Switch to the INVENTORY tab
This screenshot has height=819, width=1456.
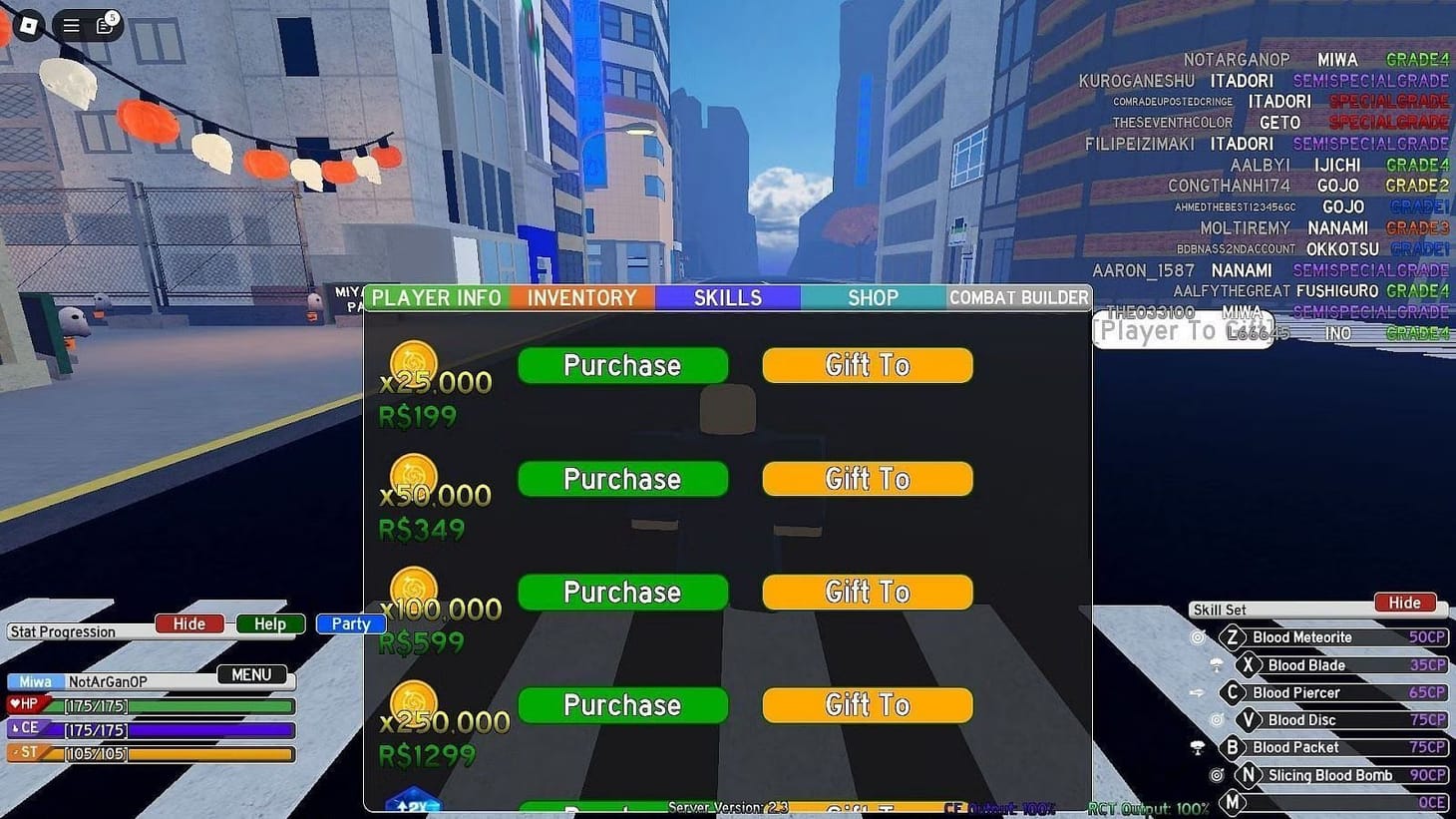(x=582, y=296)
